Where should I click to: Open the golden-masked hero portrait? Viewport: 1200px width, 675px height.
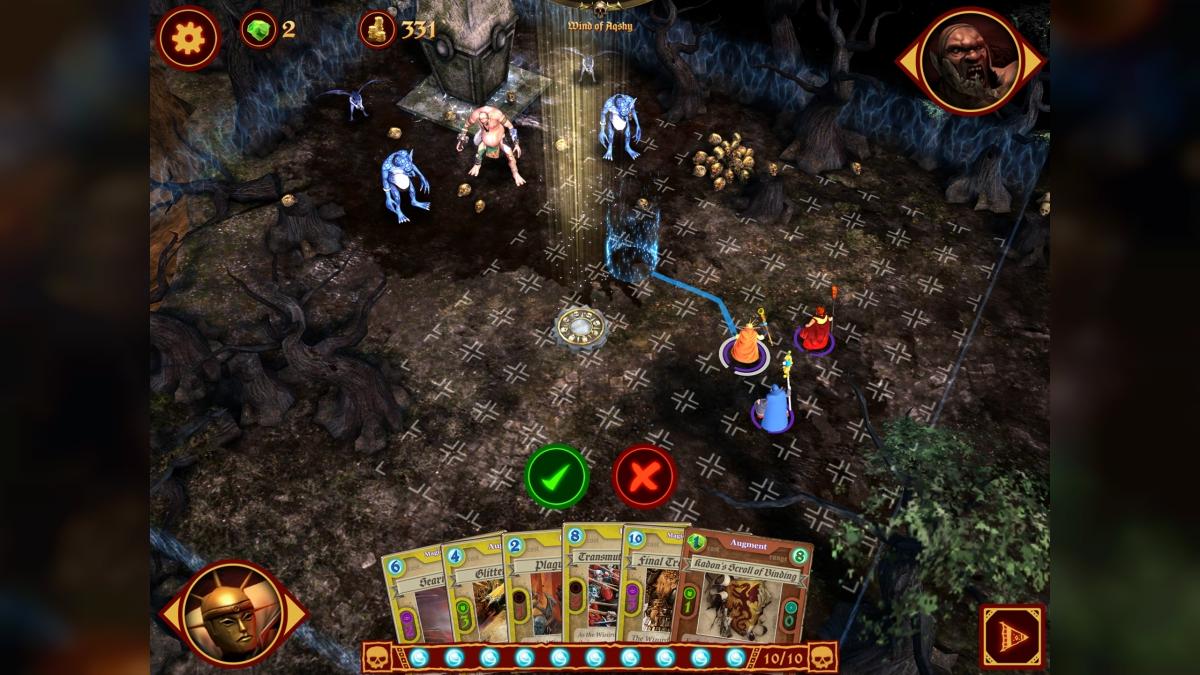[x=233, y=613]
